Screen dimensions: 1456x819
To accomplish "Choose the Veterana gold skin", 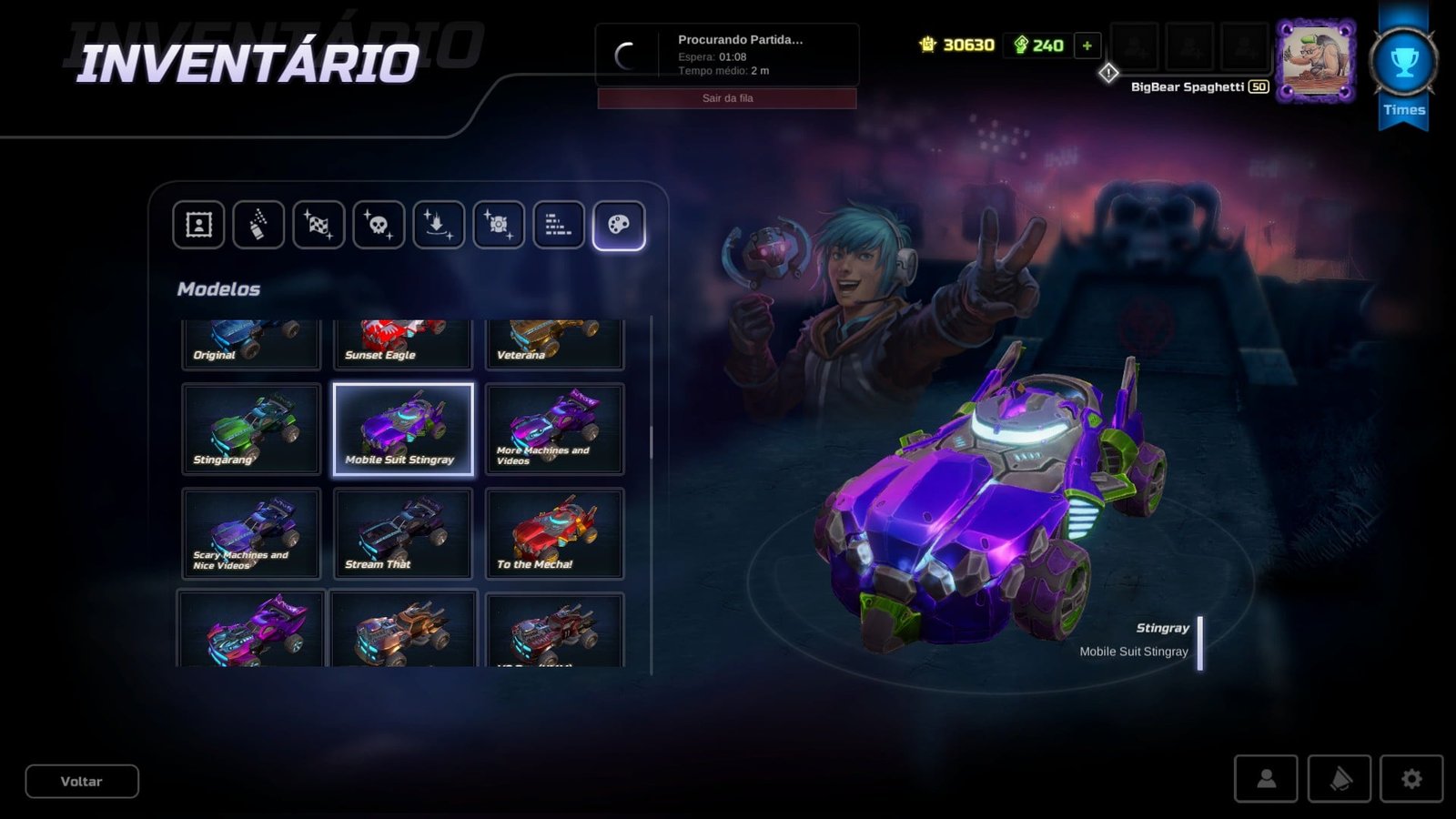I will (x=554, y=344).
